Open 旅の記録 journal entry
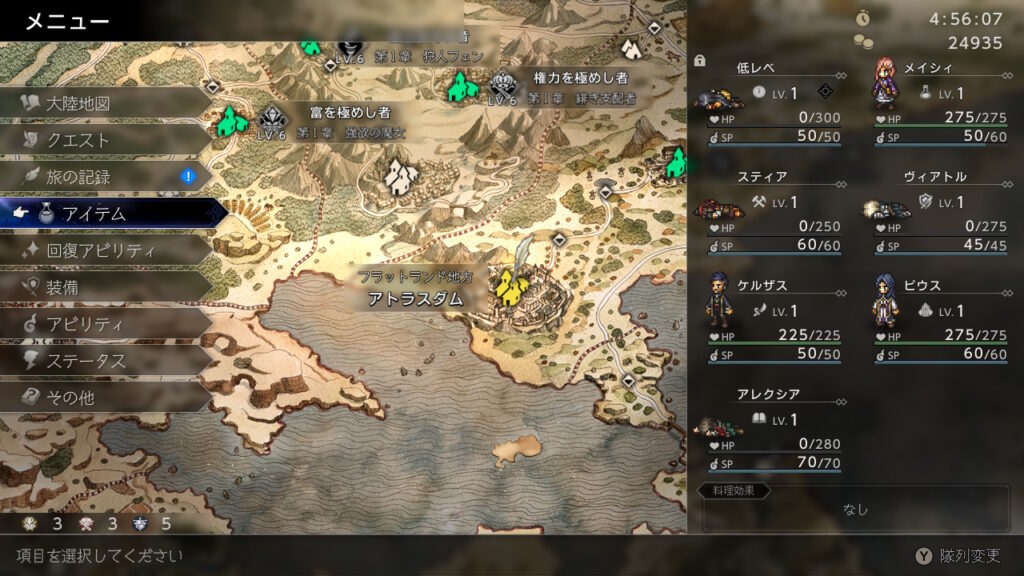 [x=78, y=177]
